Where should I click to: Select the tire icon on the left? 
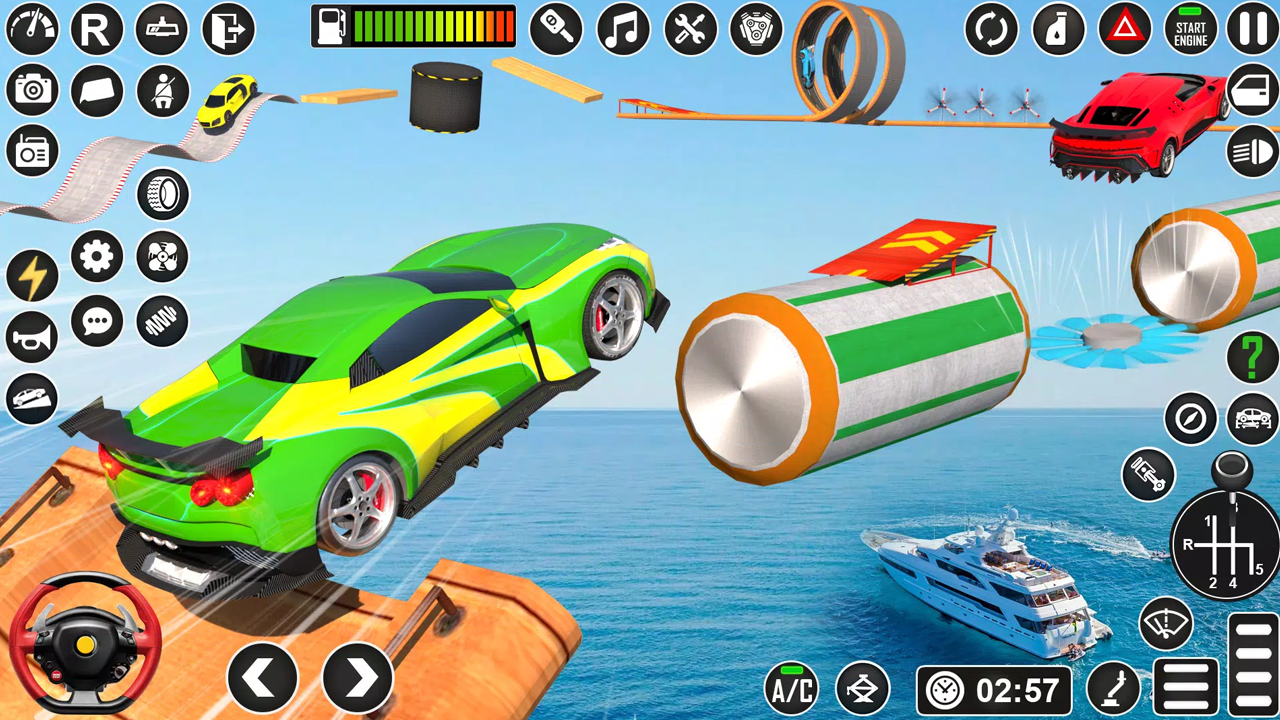tap(162, 193)
